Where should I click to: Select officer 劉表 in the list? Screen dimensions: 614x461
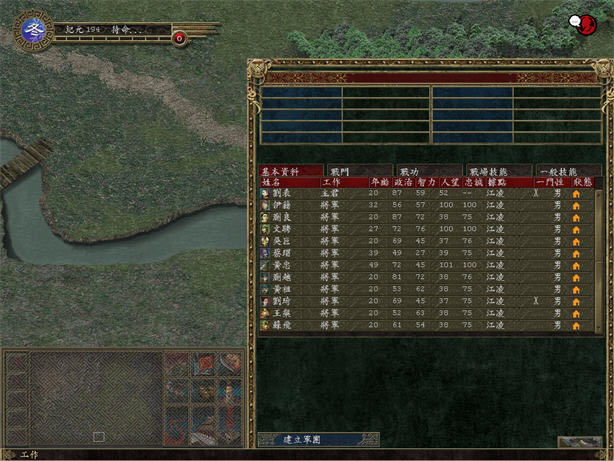[283, 193]
